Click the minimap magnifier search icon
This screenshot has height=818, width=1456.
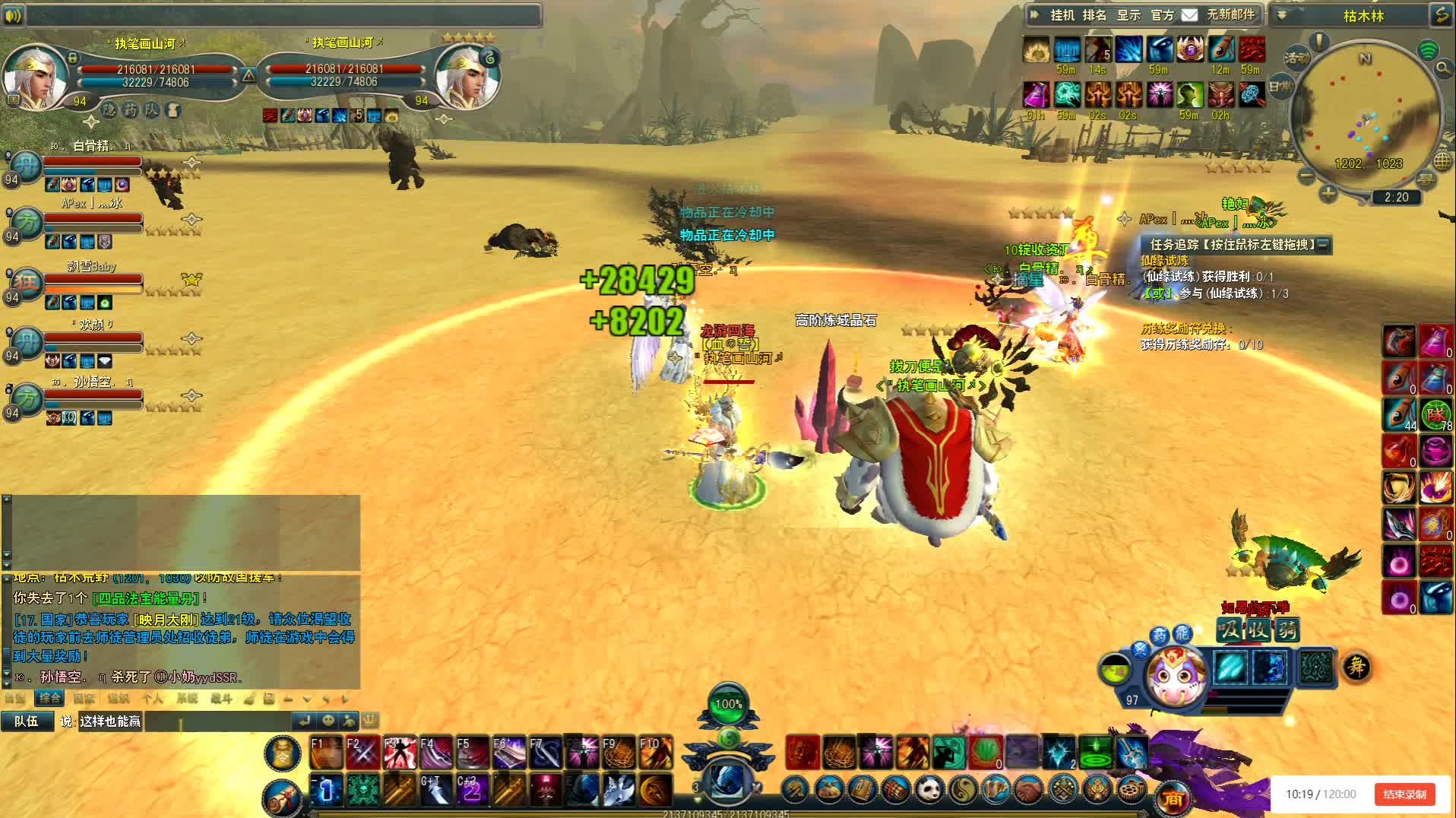point(1442,68)
